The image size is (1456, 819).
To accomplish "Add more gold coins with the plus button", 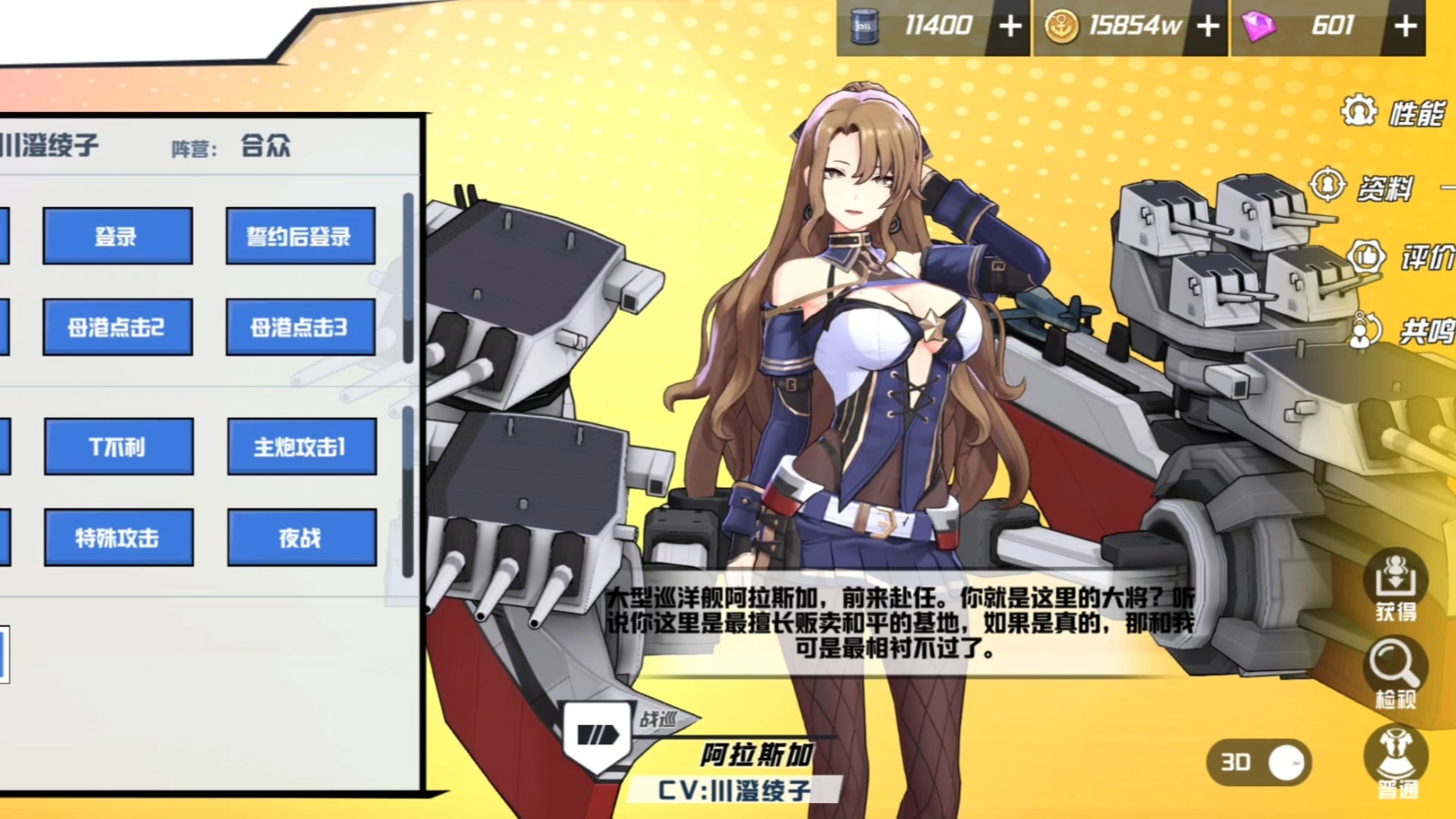I will tap(1208, 27).
